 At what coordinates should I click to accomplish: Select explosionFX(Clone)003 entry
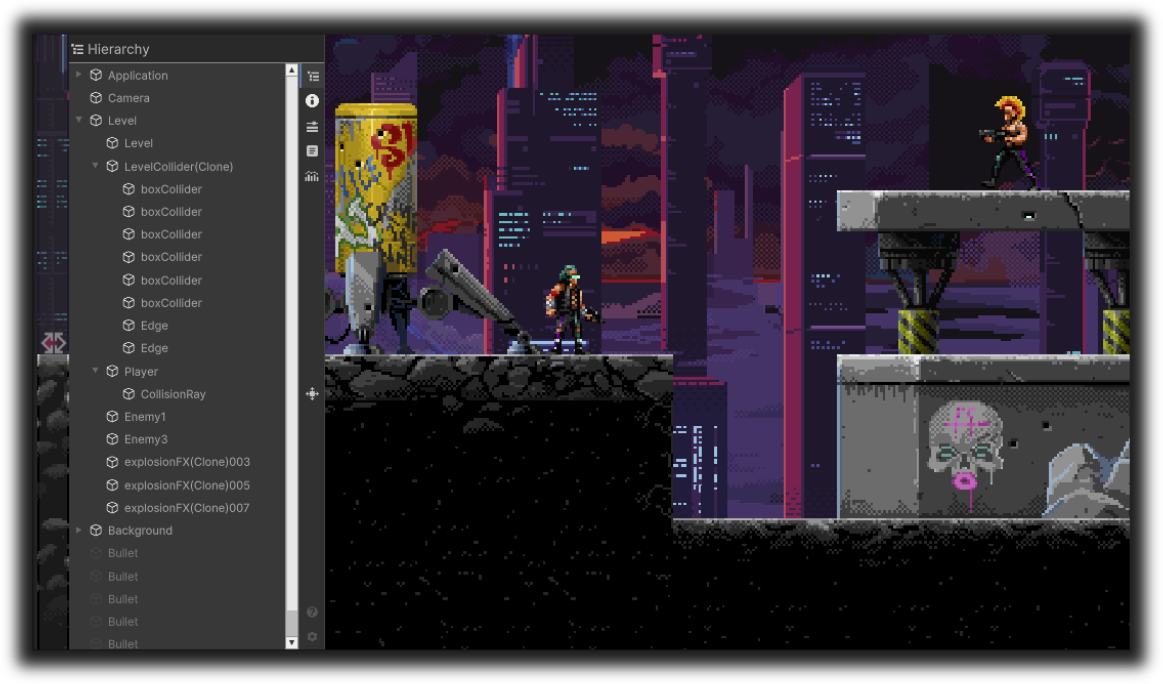(187, 463)
